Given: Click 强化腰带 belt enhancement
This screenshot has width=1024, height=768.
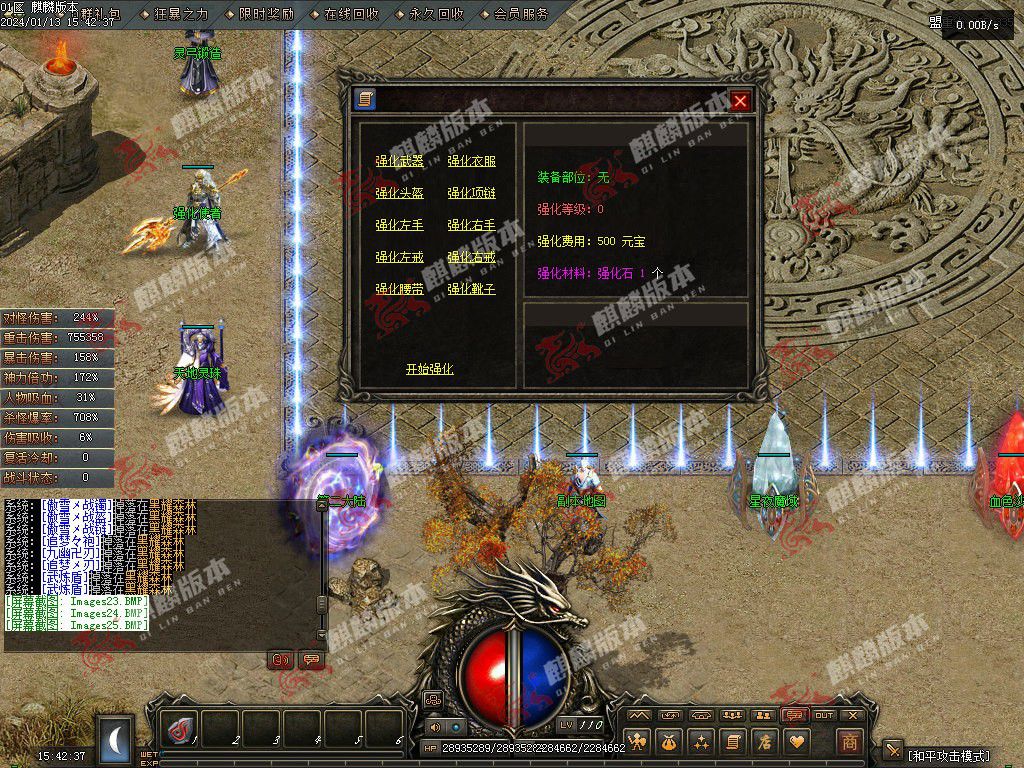Looking at the screenshot, I should point(399,289).
